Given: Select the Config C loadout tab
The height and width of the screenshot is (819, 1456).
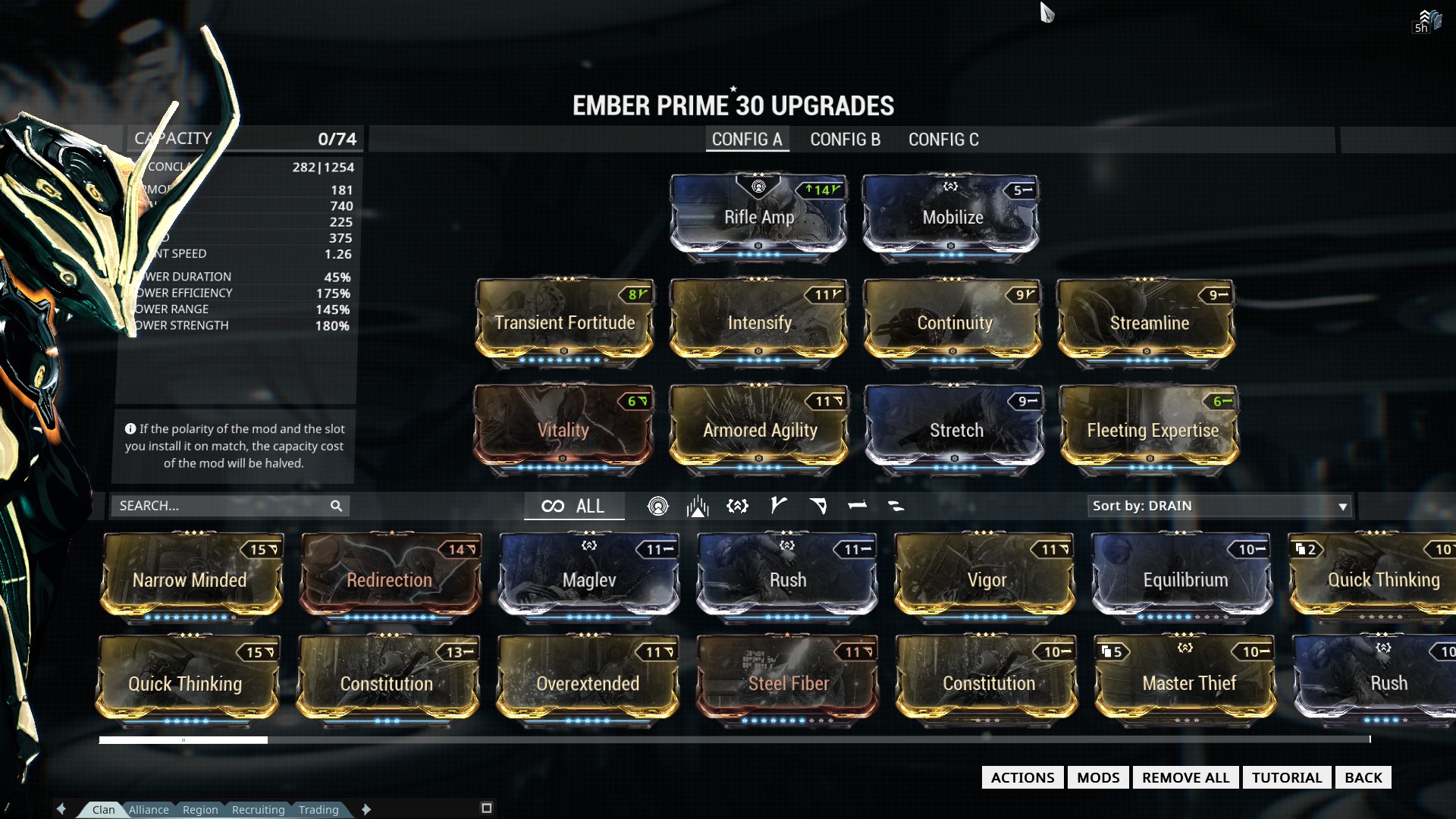Looking at the screenshot, I should tap(943, 140).
